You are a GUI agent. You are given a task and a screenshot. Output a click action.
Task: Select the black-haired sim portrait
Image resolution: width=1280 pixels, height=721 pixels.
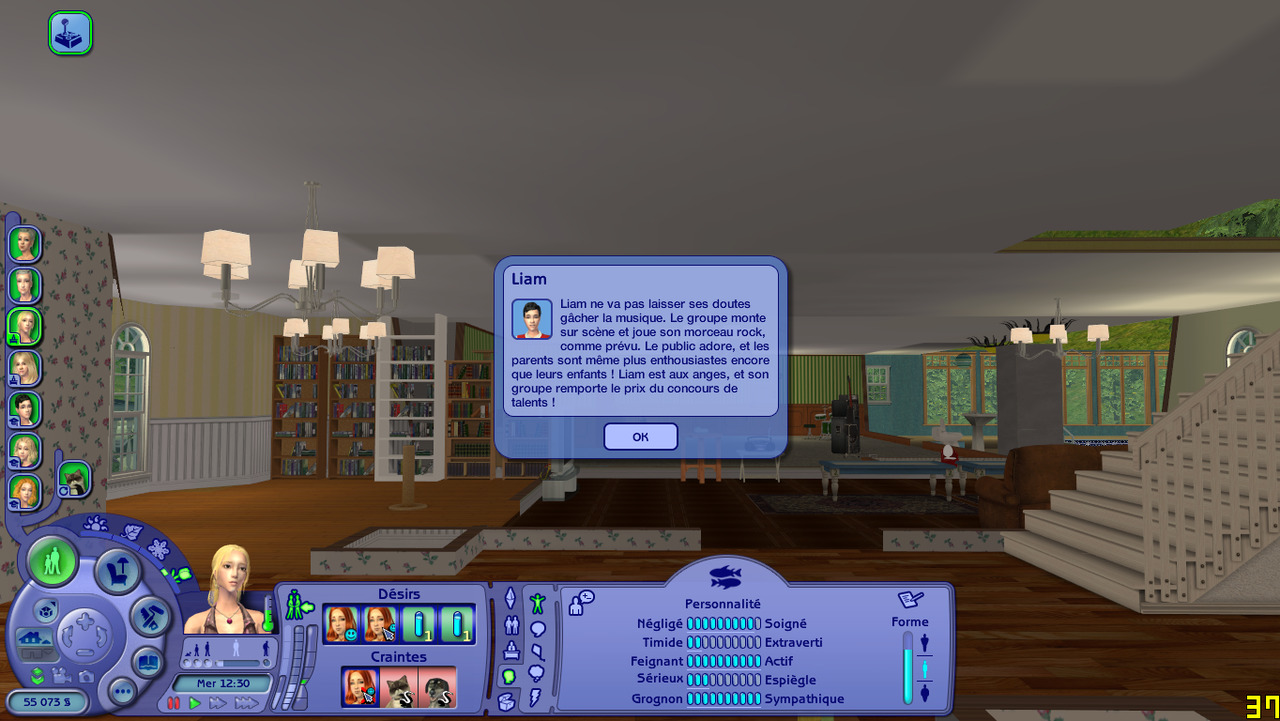click(x=24, y=409)
